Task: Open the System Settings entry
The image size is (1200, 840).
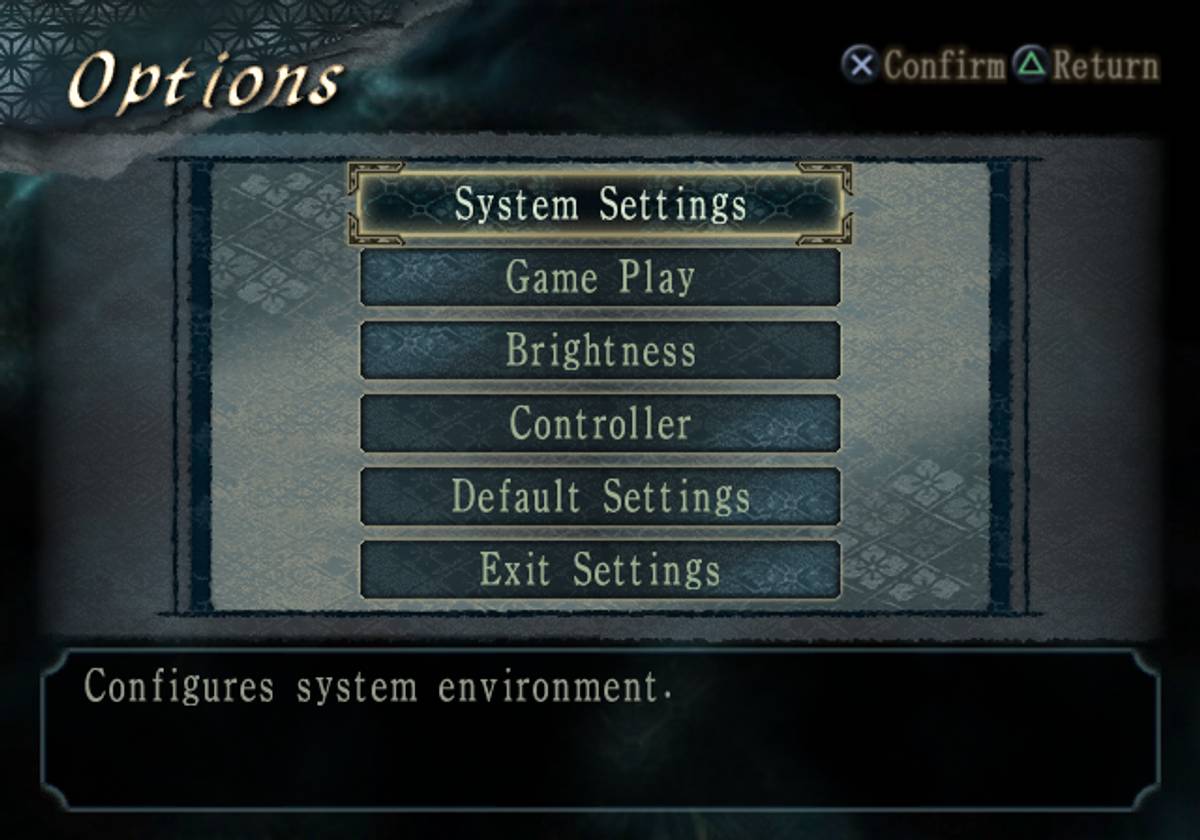Action: pos(600,205)
